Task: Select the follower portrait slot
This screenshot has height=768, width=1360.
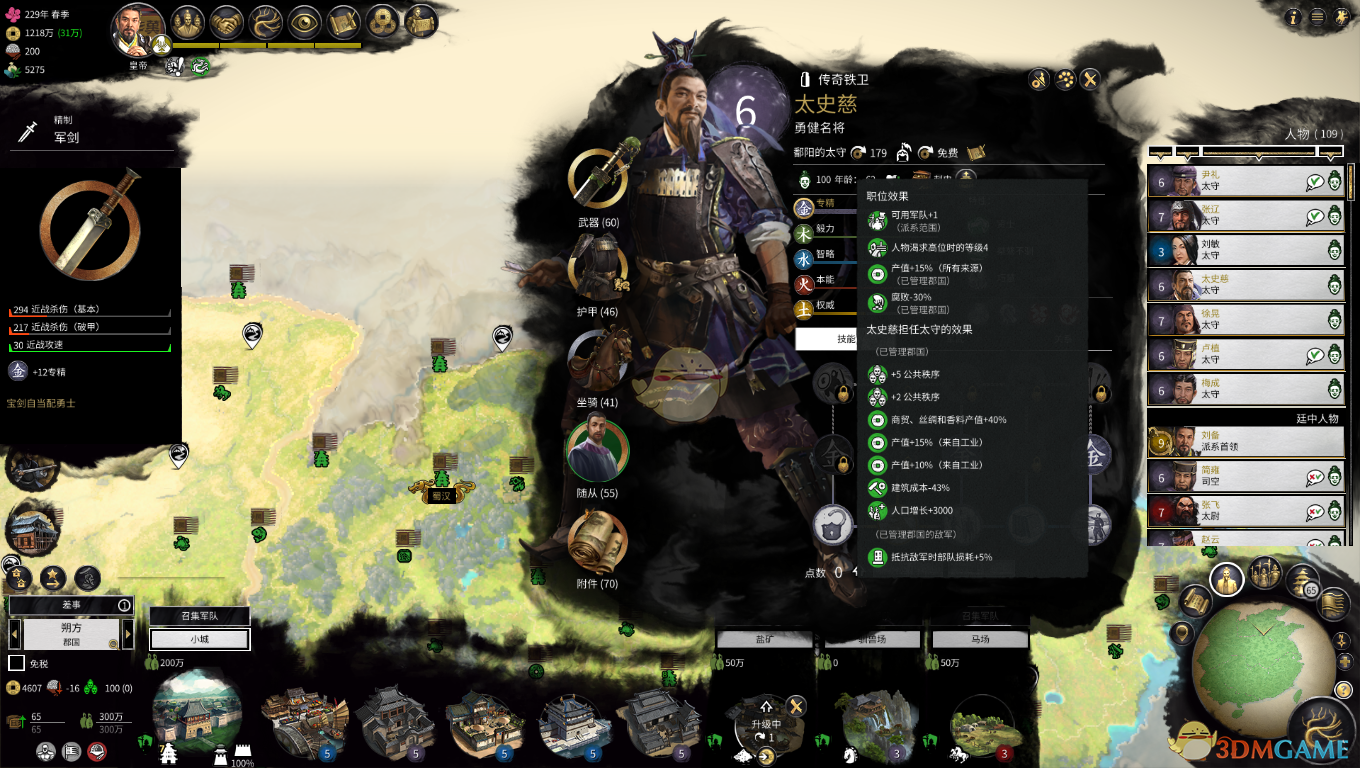Action: click(597, 451)
